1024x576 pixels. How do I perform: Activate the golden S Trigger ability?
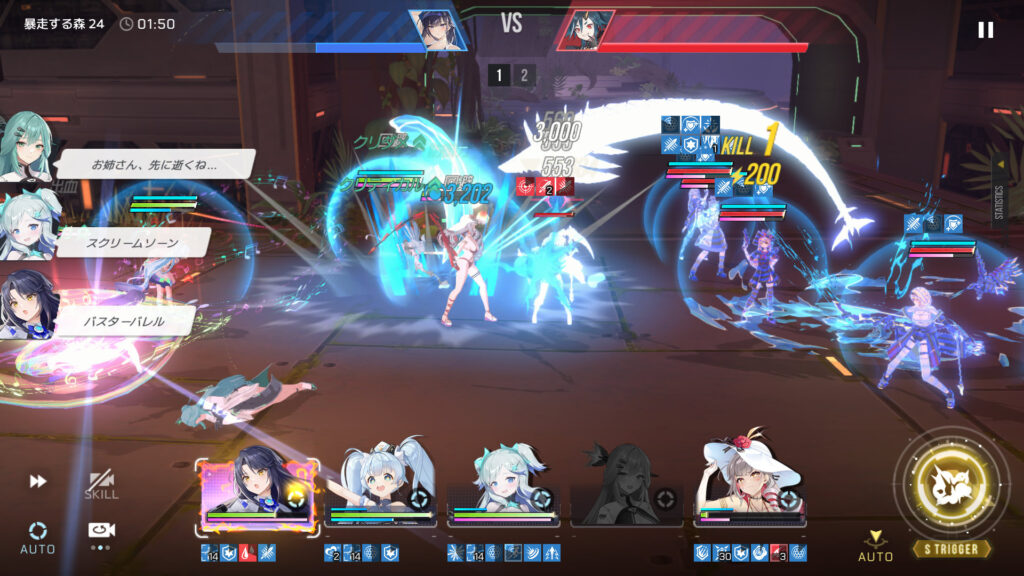coord(952,487)
